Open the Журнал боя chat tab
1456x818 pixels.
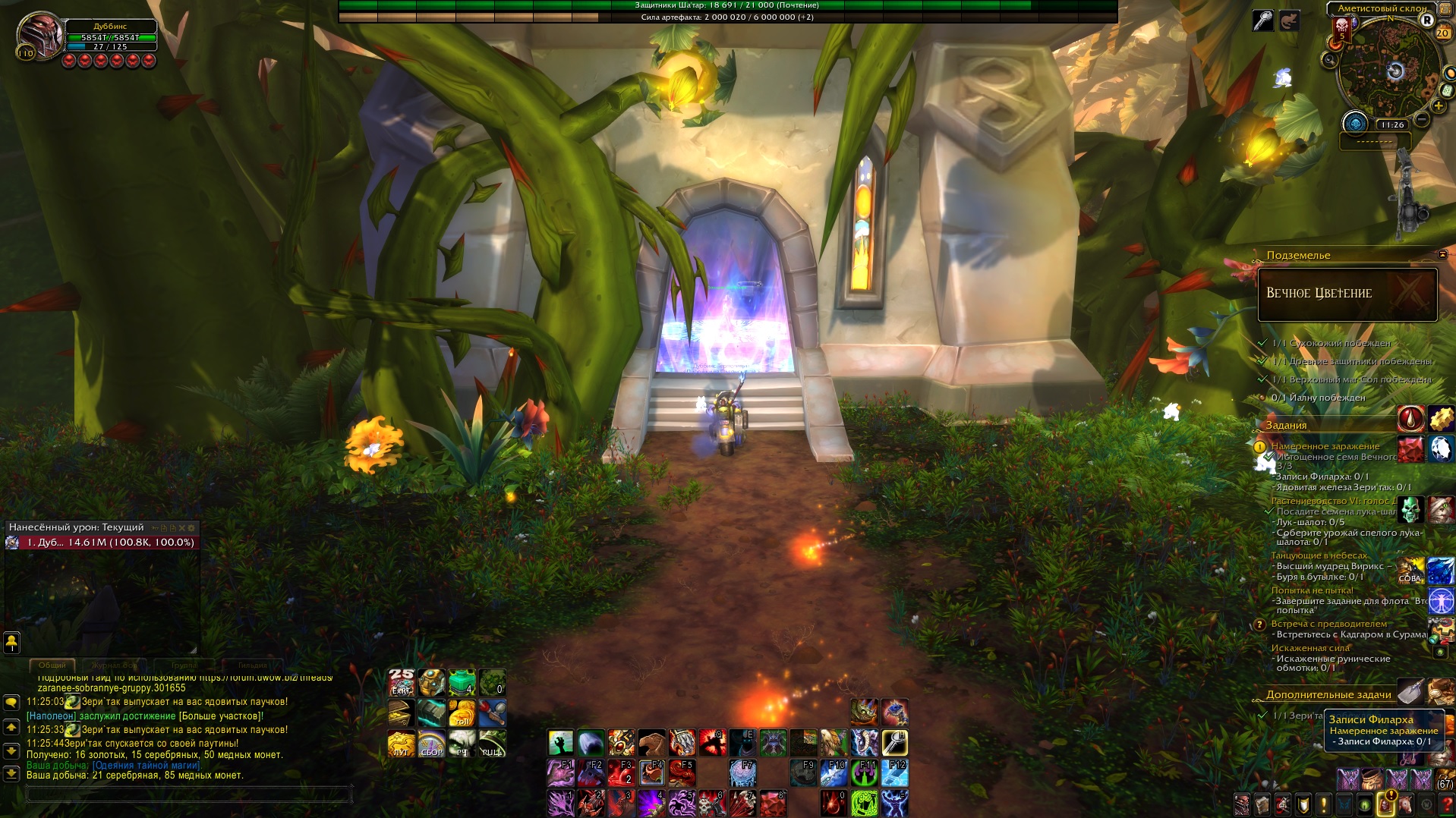(115, 665)
